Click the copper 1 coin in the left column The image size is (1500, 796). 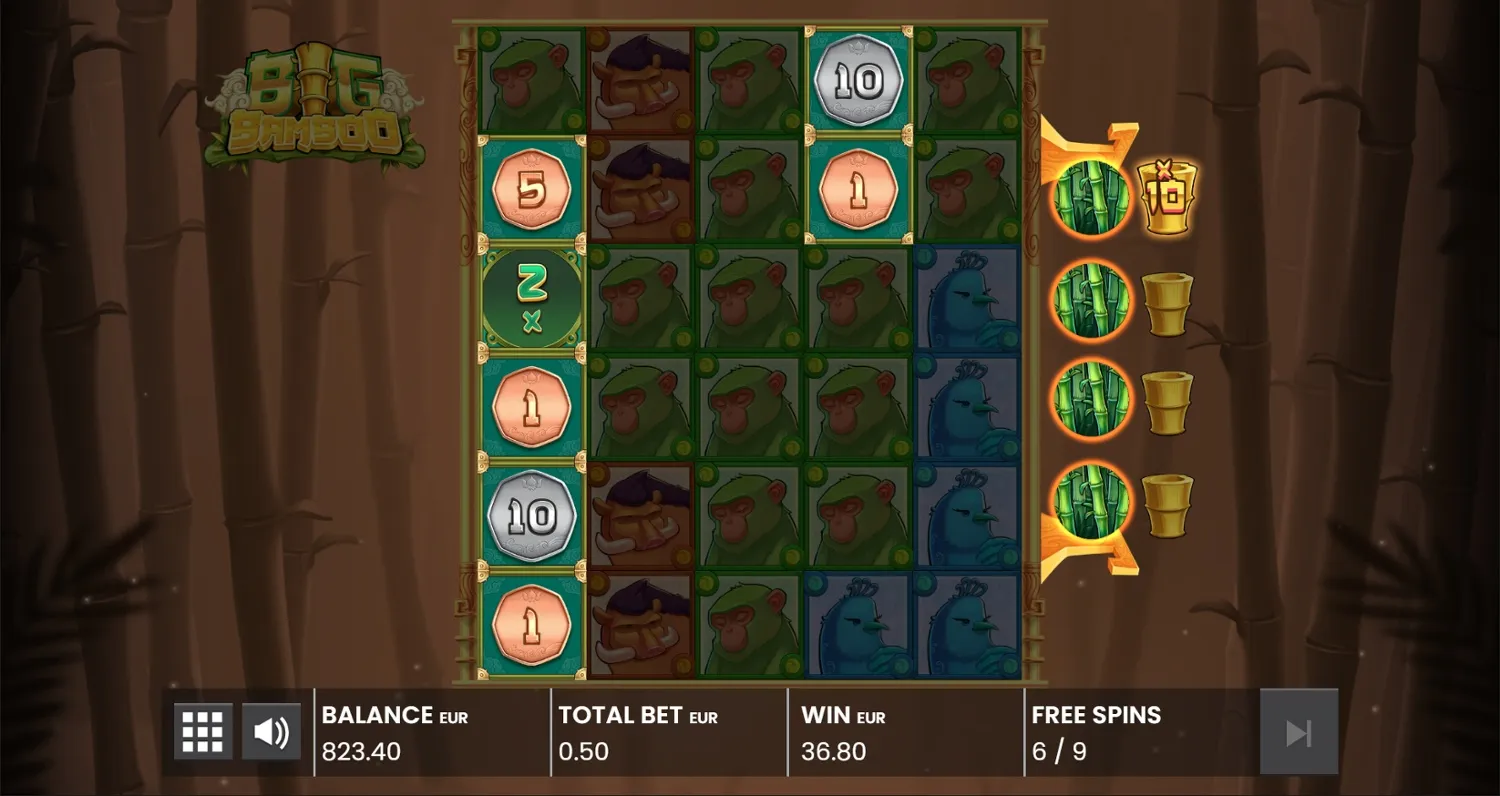[533, 405]
